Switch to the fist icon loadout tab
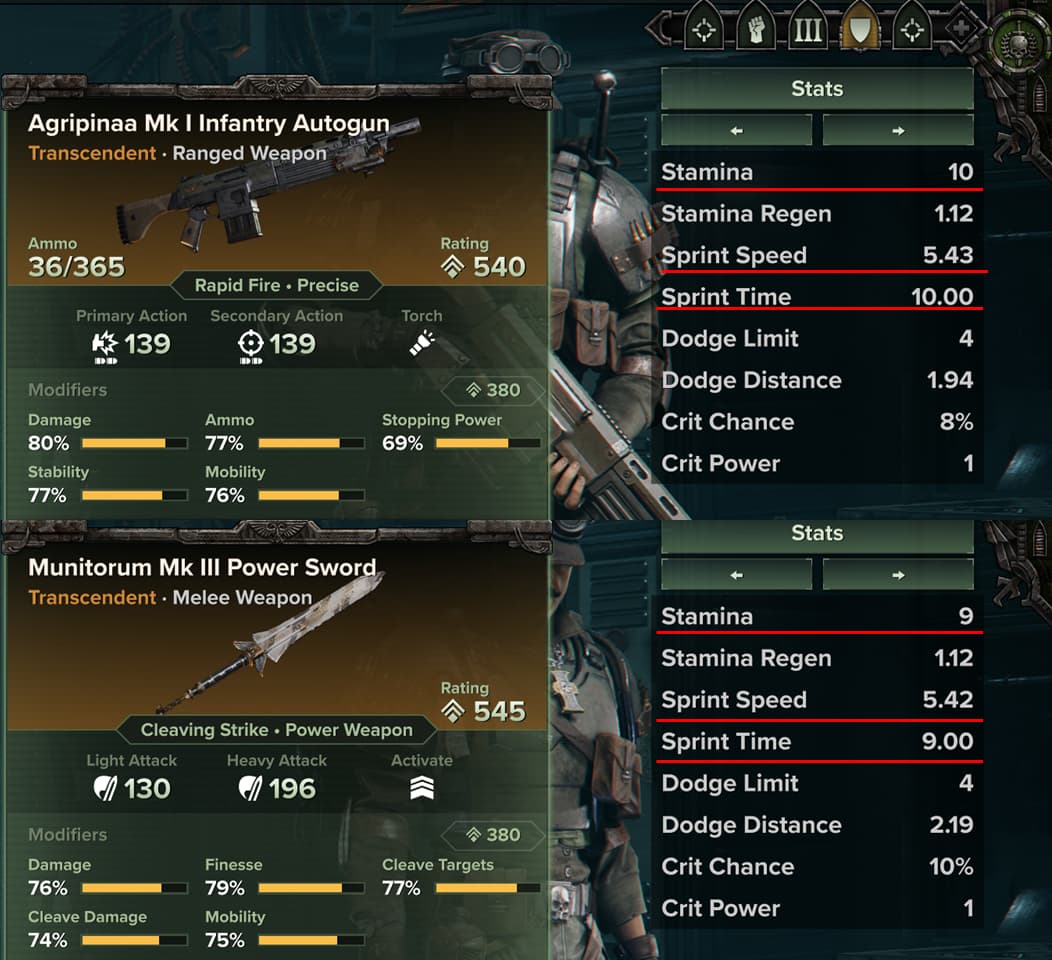 756,30
